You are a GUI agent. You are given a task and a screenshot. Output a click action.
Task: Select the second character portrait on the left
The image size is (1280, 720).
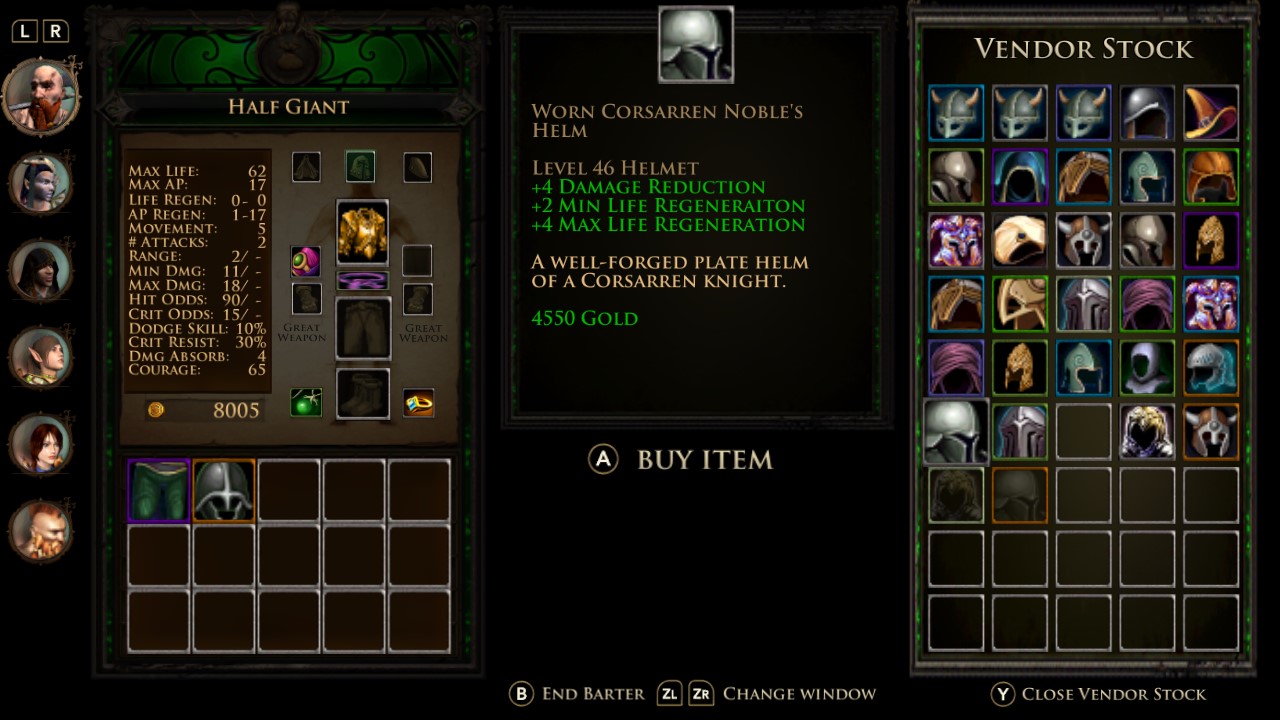pos(41,179)
